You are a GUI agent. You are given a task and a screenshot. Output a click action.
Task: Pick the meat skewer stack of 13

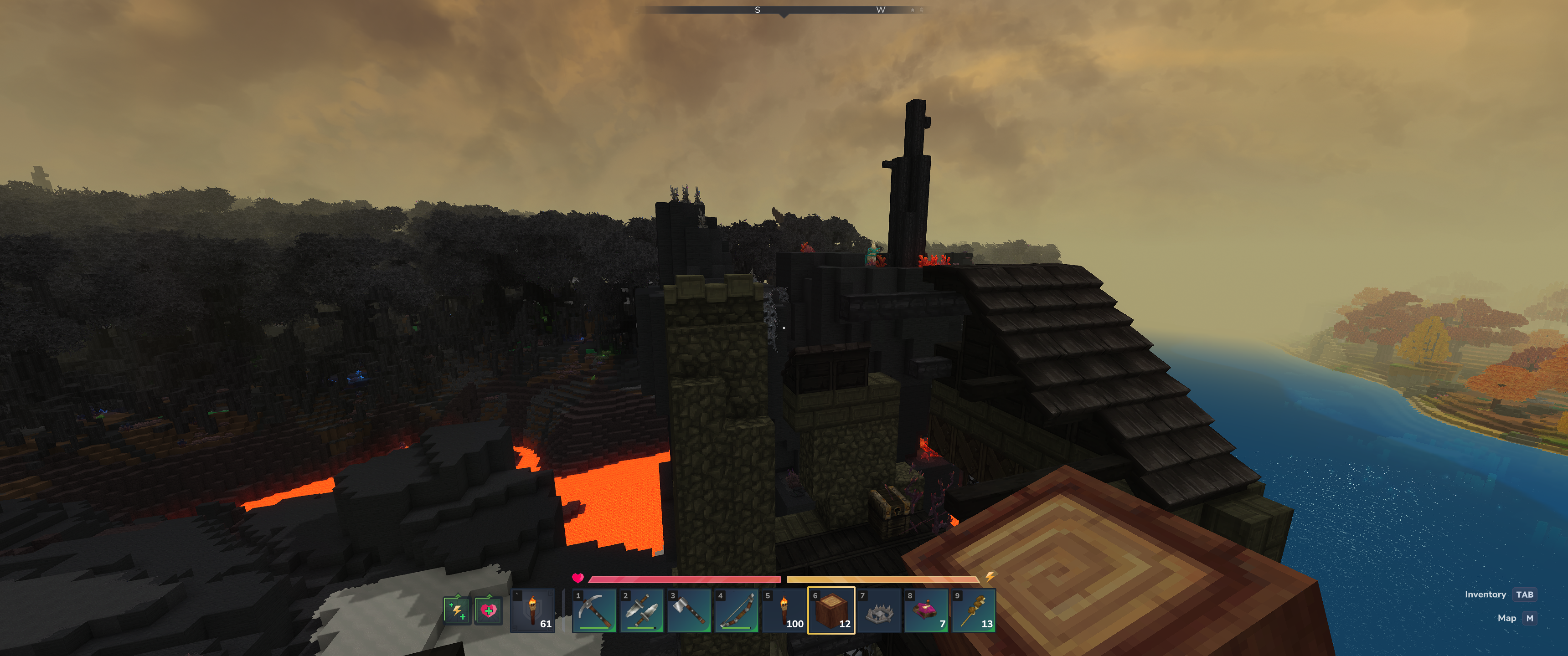973,610
